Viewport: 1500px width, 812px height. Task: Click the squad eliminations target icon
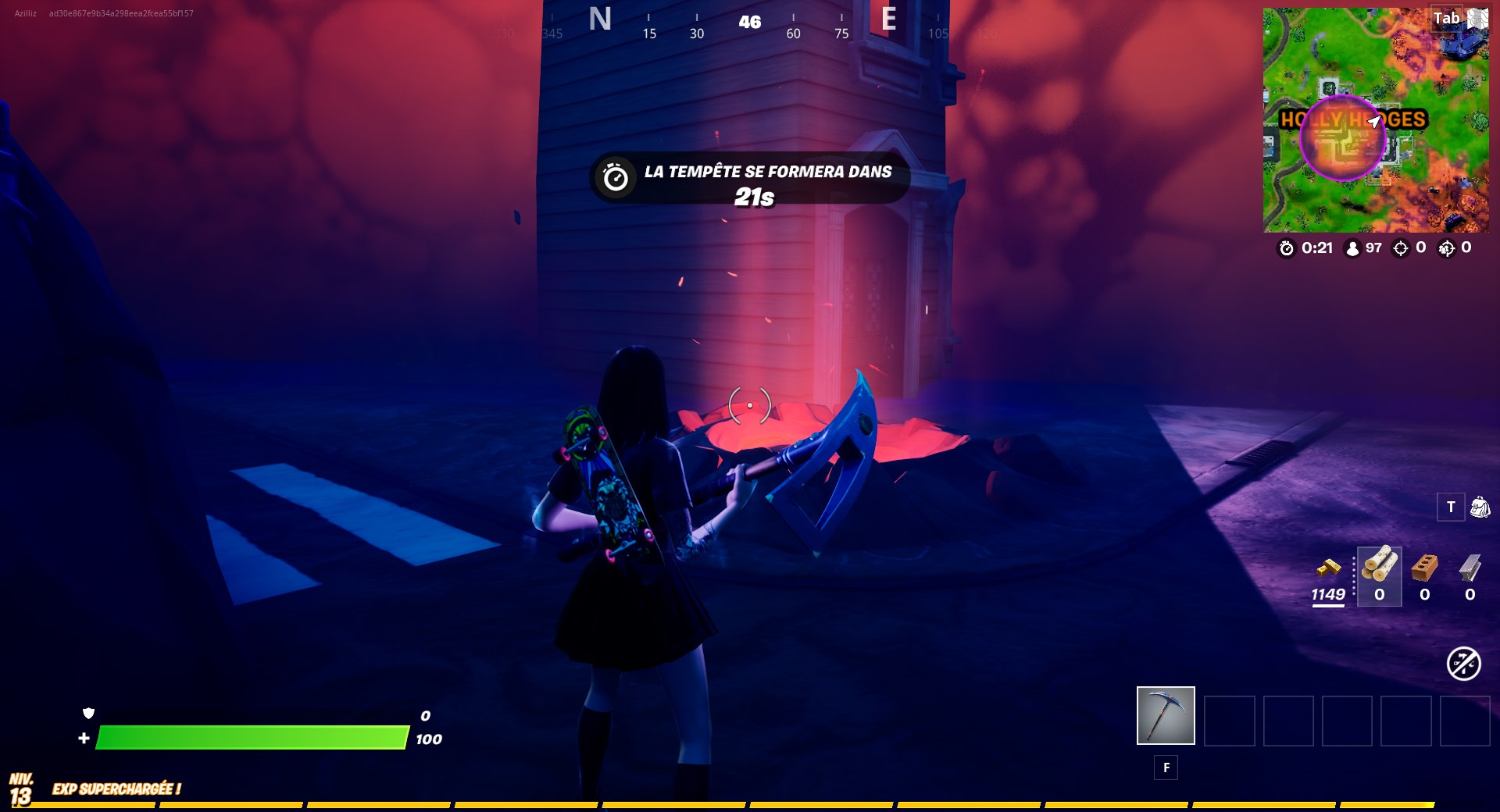click(1445, 250)
